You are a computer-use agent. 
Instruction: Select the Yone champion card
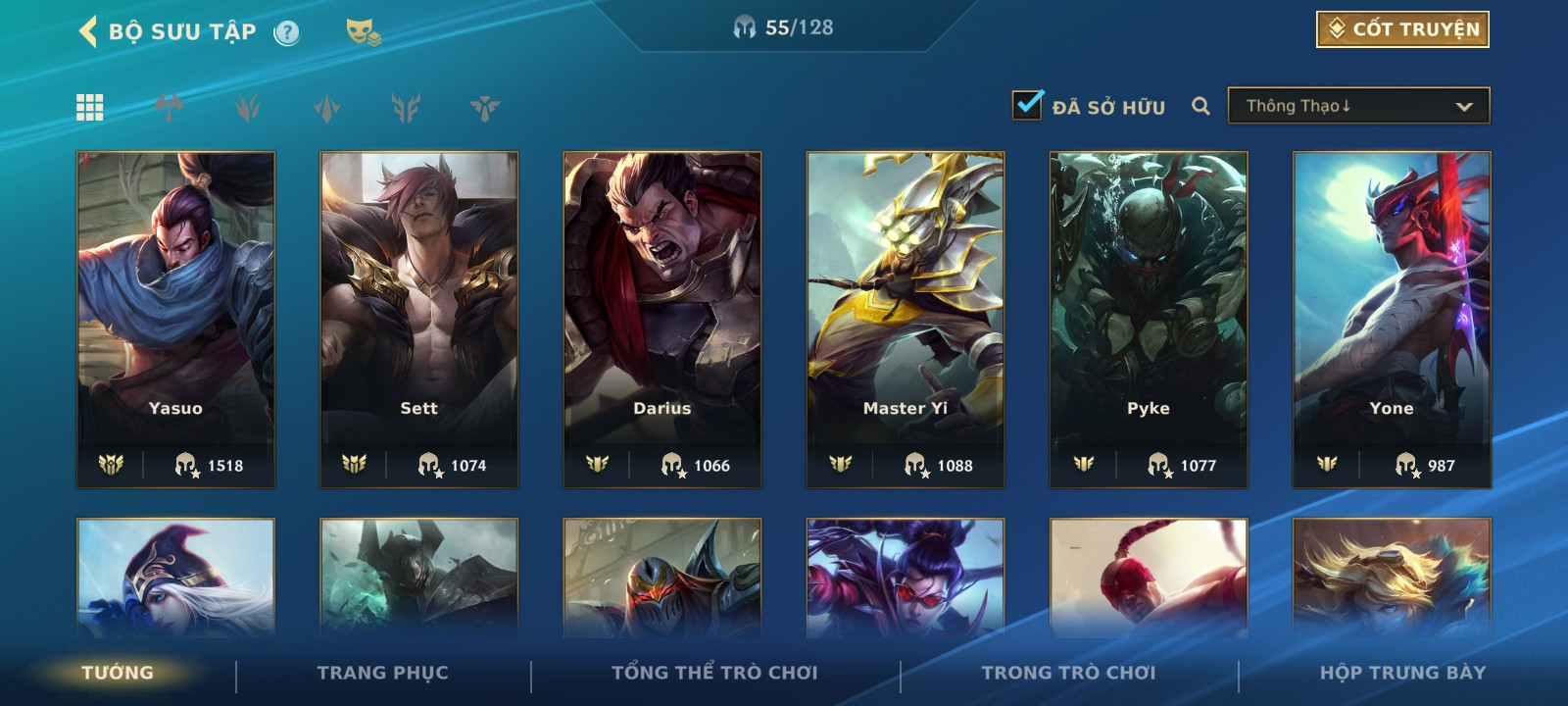coord(1391,319)
